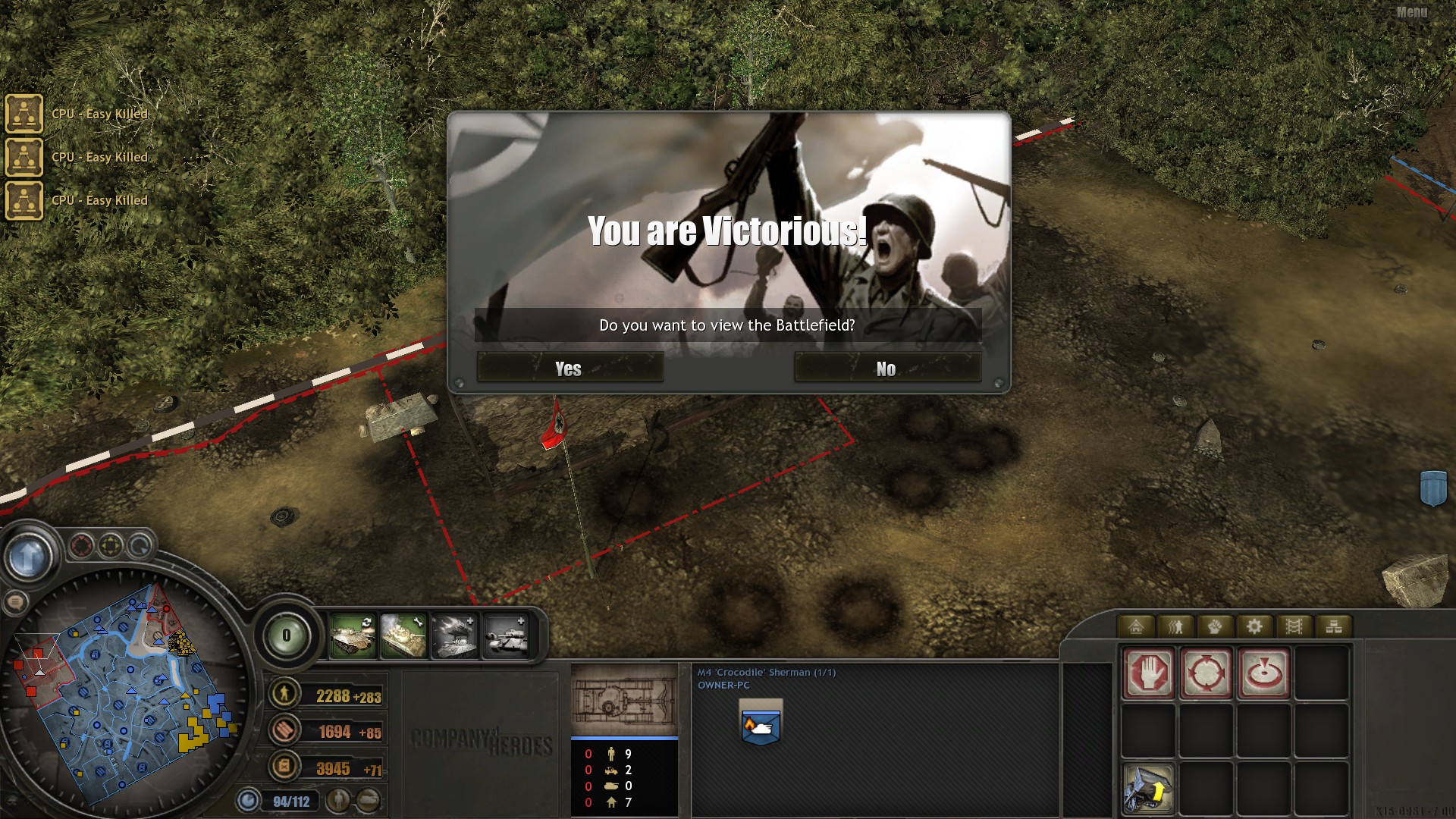Click the munitions resource icon
The image size is (1456, 819).
pos(284,730)
